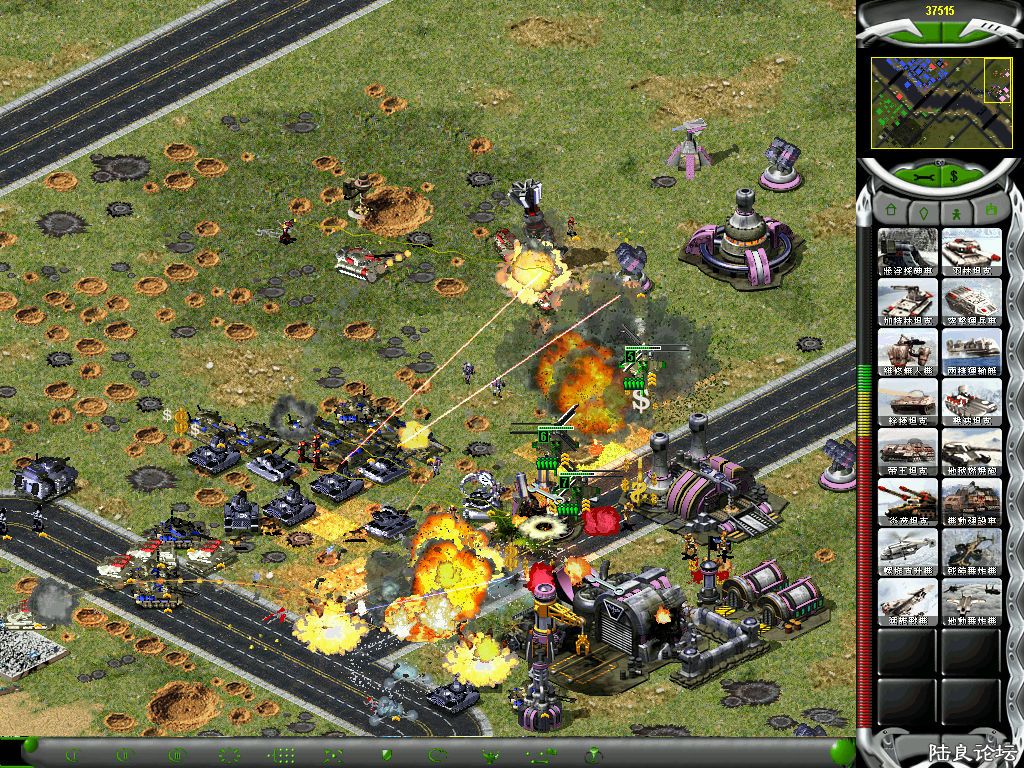Build the helicopter unit (螺旋直升机)

coord(908,552)
